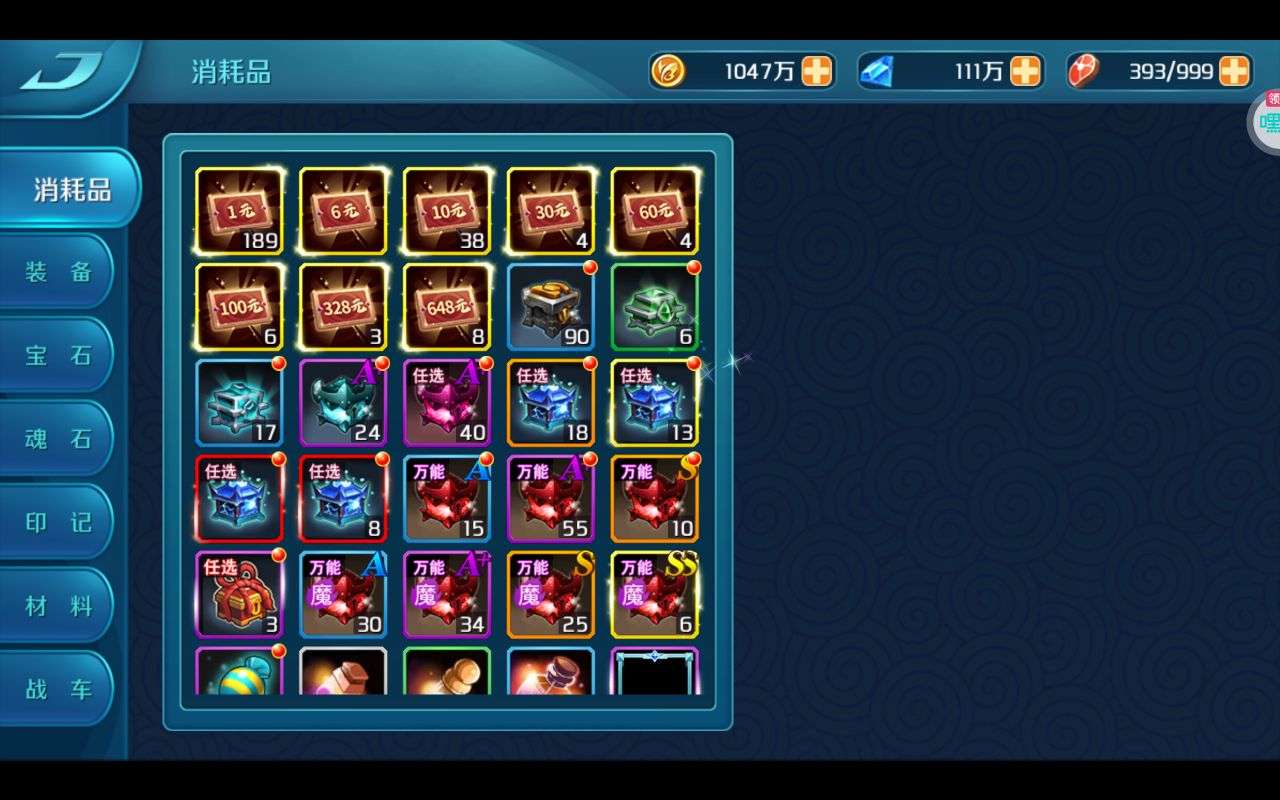Select the 1元 voucher item
This screenshot has height=800, width=1280.
click(x=239, y=211)
